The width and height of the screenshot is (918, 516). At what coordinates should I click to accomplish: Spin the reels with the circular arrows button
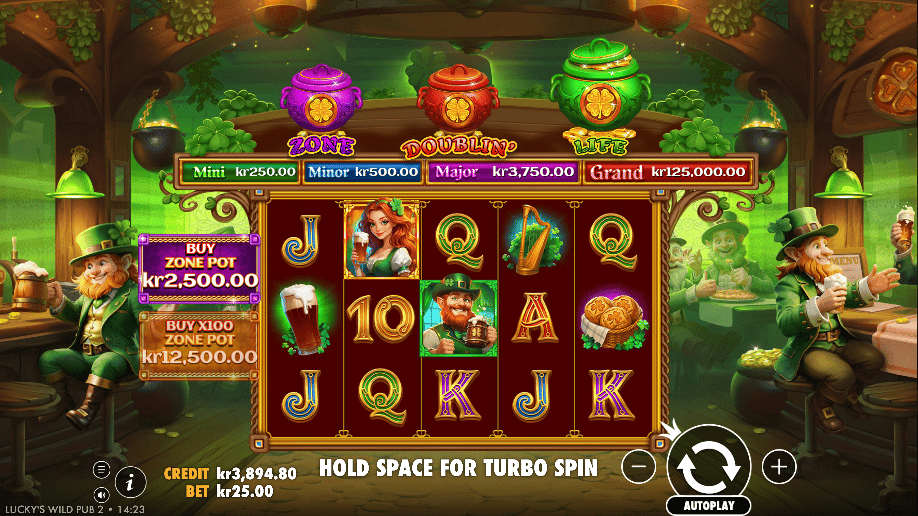click(709, 464)
